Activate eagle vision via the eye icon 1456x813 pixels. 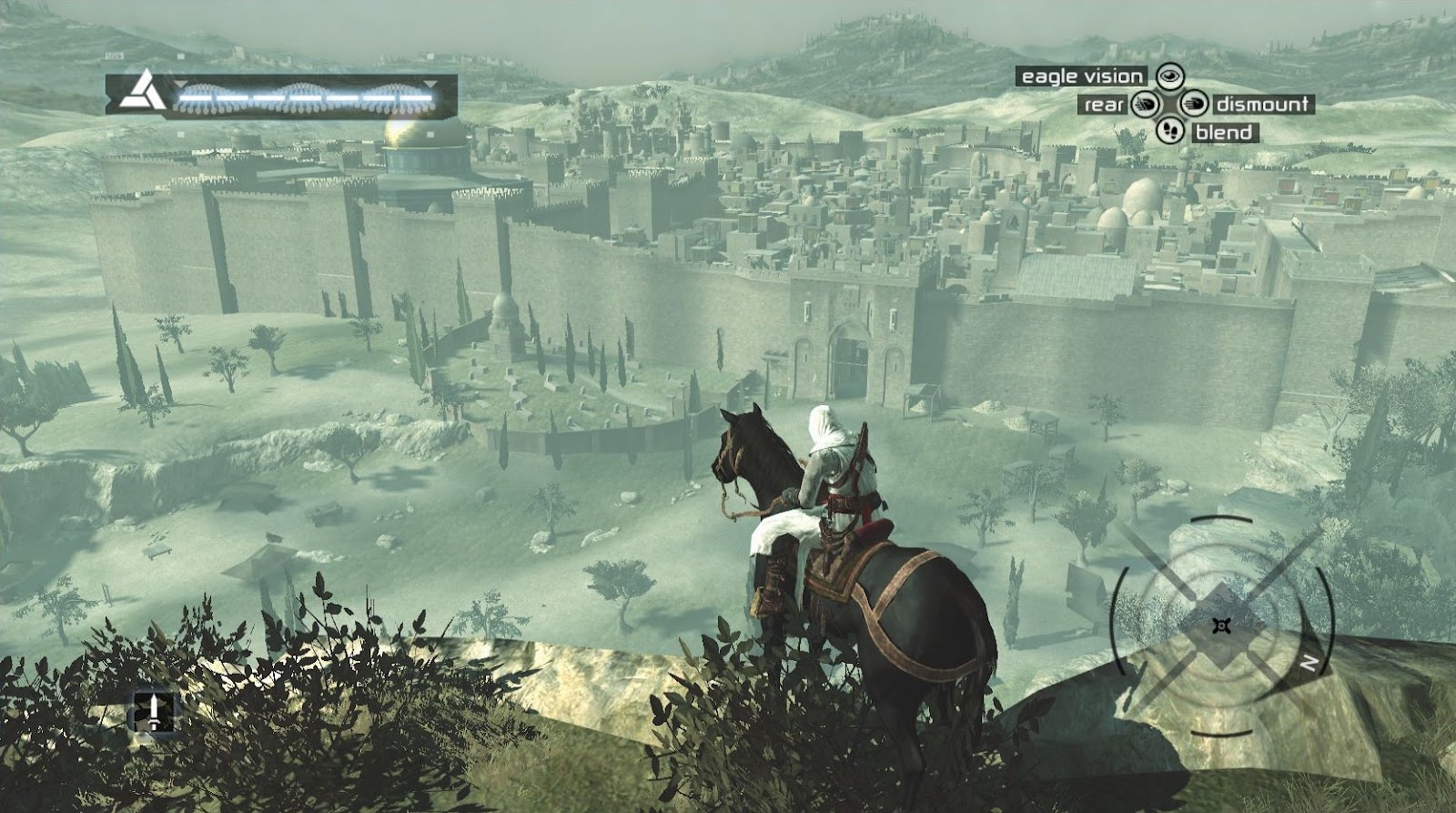coord(1169,76)
